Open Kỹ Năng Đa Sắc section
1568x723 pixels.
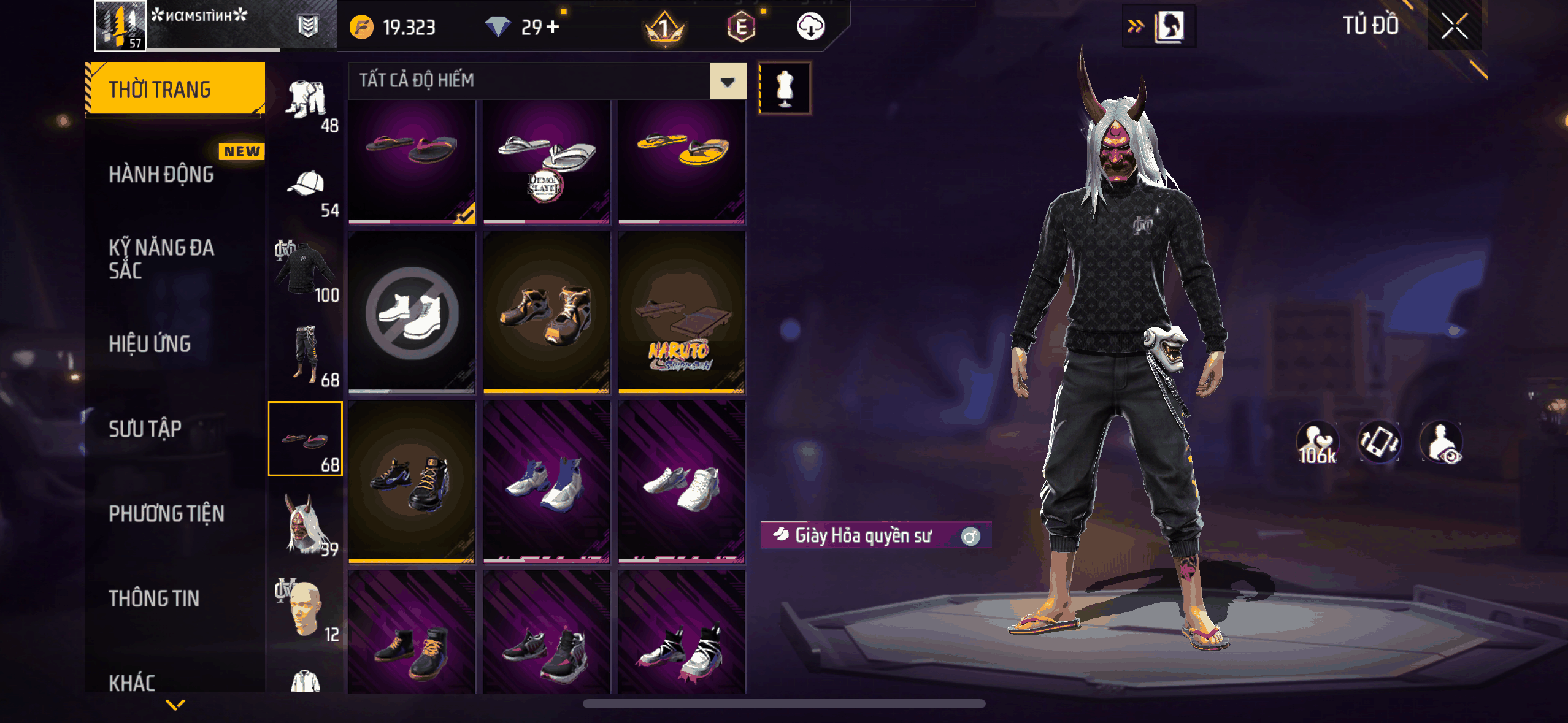point(162,259)
